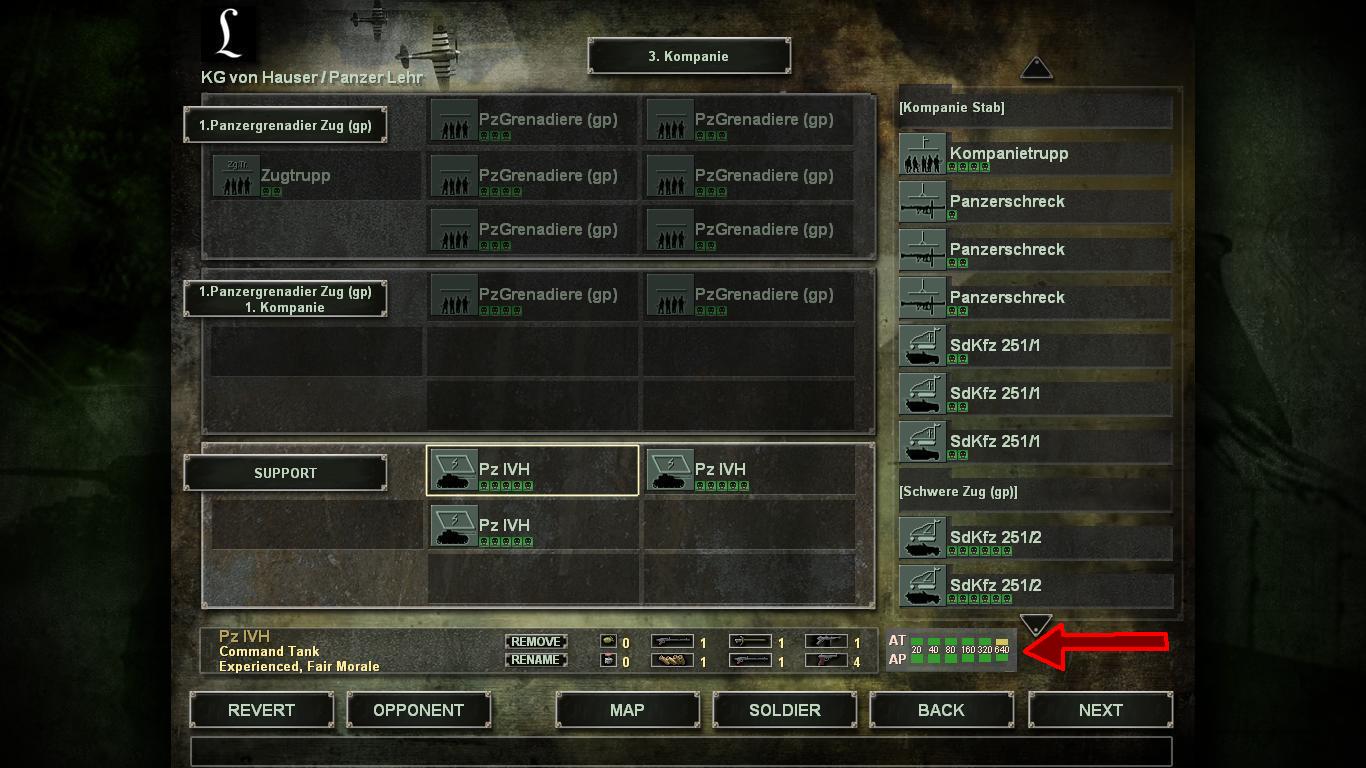Select the SdKfz 251/2 mortar carrier icon
The height and width of the screenshot is (768, 1366).
[921, 537]
